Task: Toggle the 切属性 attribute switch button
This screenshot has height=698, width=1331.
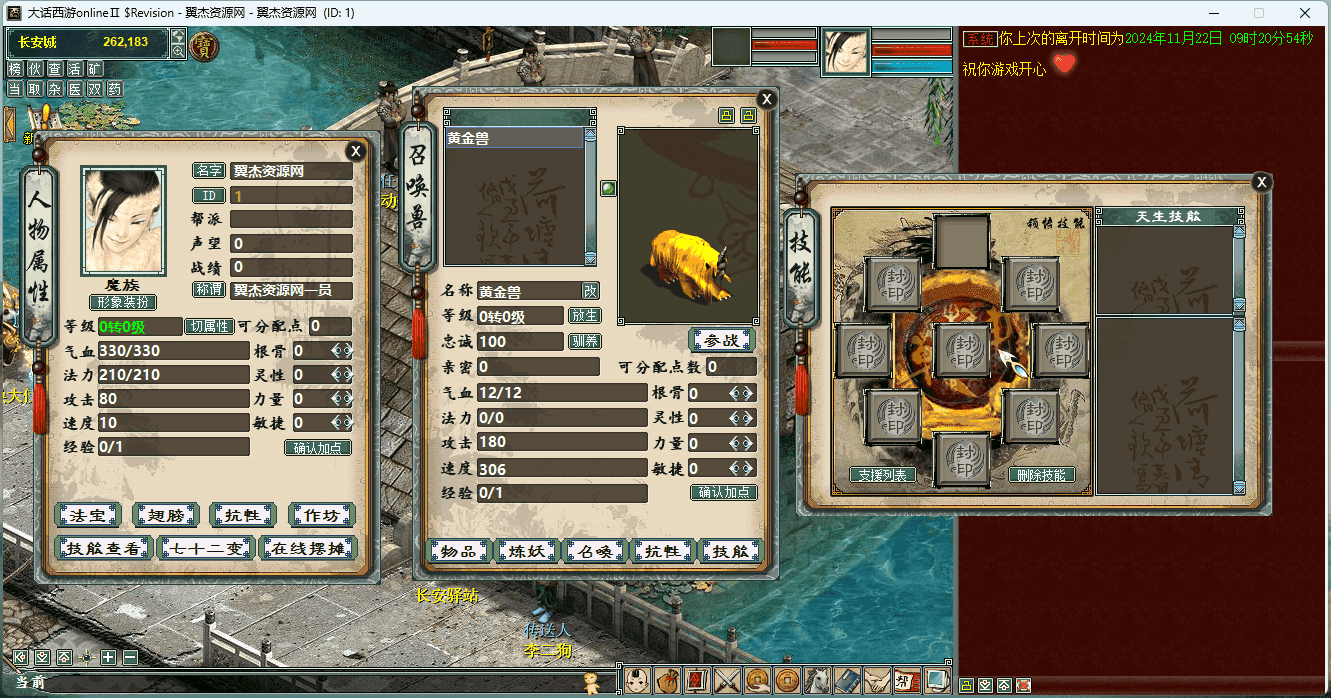Action: (x=210, y=326)
